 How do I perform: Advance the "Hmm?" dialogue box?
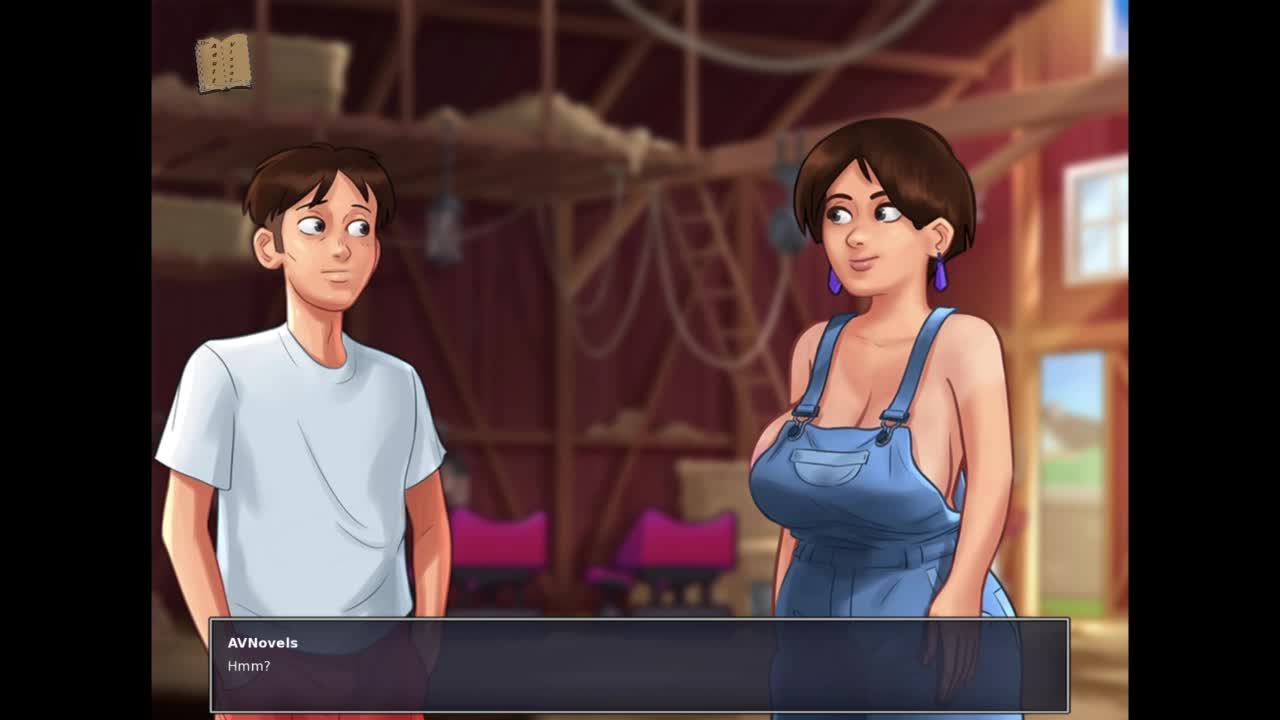coord(639,665)
